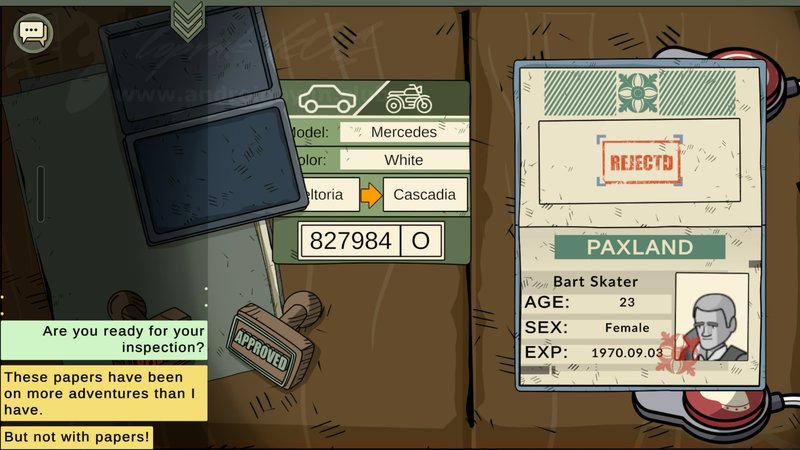Select the Mercedes vehicle permit document

378,170
